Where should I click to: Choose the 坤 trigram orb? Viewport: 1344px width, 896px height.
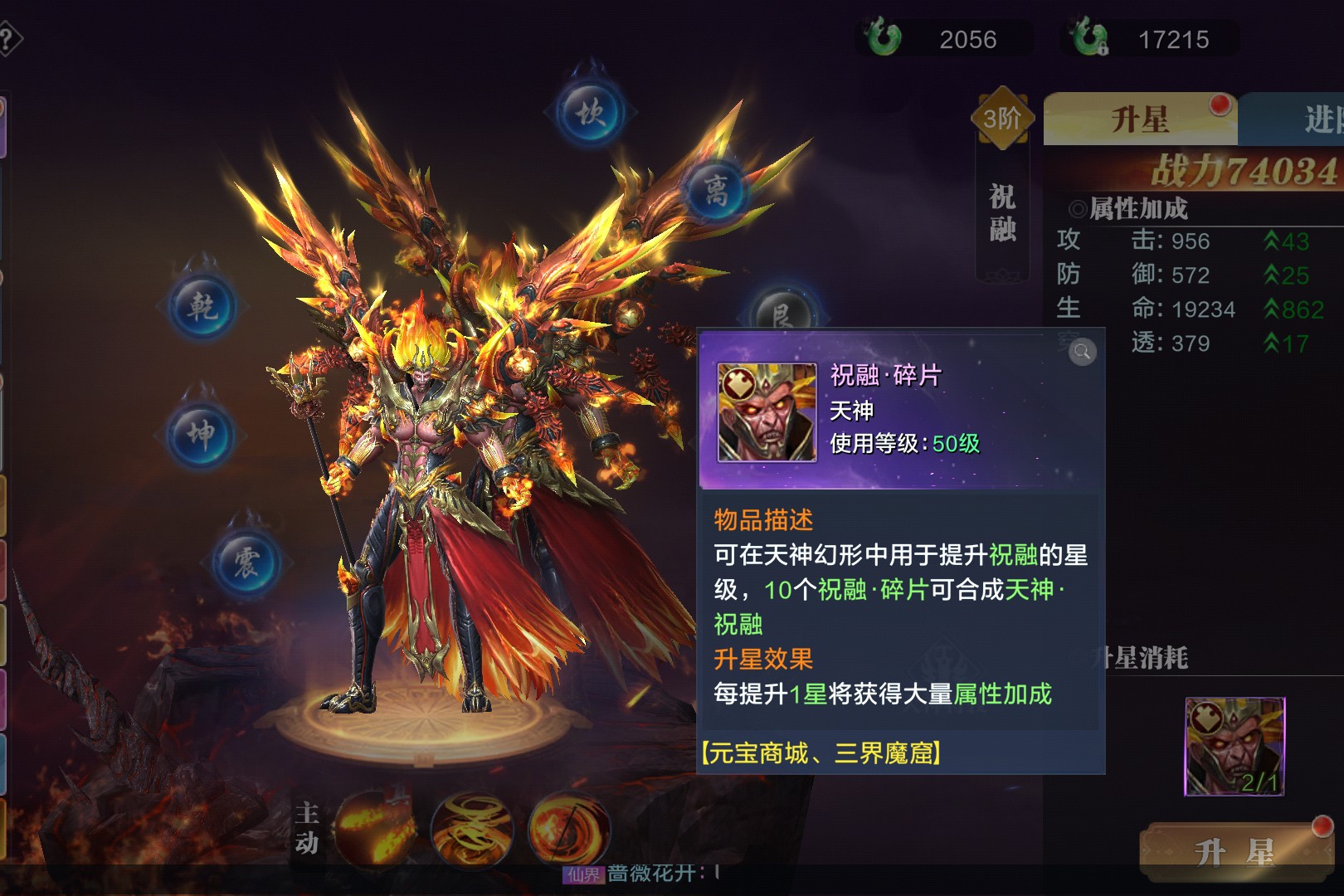[201, 433]
